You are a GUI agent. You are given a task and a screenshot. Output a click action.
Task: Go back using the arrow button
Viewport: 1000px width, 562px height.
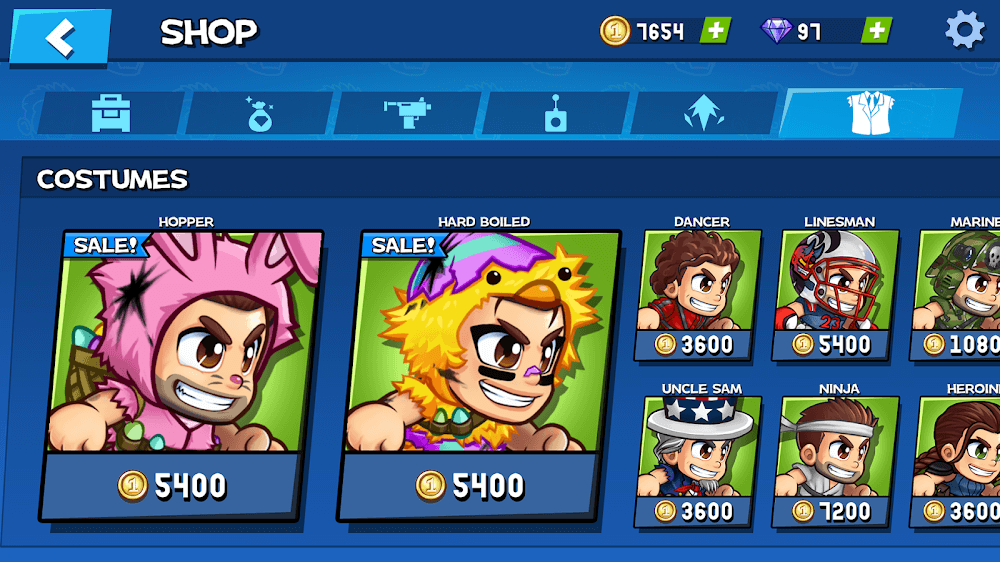(60, 37)
